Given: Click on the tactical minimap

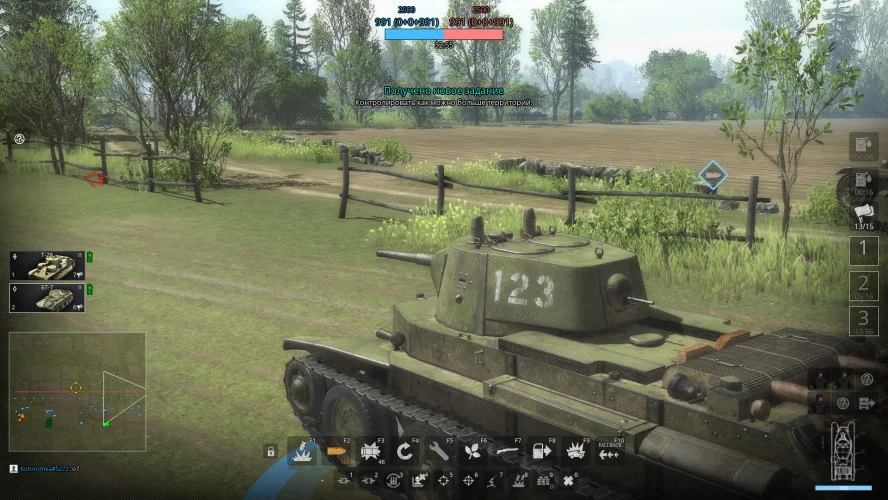Looking at the screenshot, I should point(77,392).
